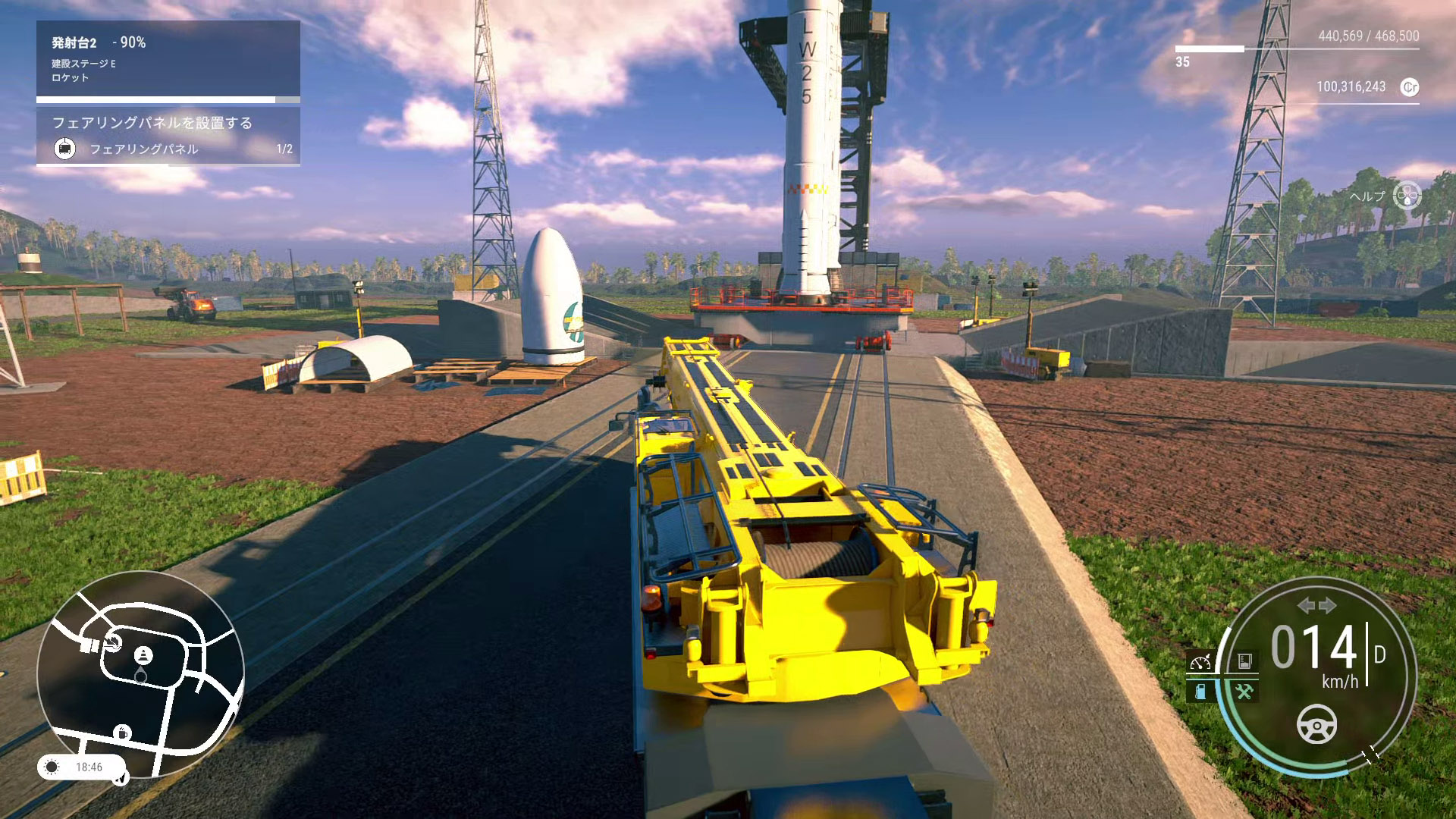The width and height of the screenshot is (1456, 819).
Task: Click the fill level container icon
Action: pos(1244,661)
